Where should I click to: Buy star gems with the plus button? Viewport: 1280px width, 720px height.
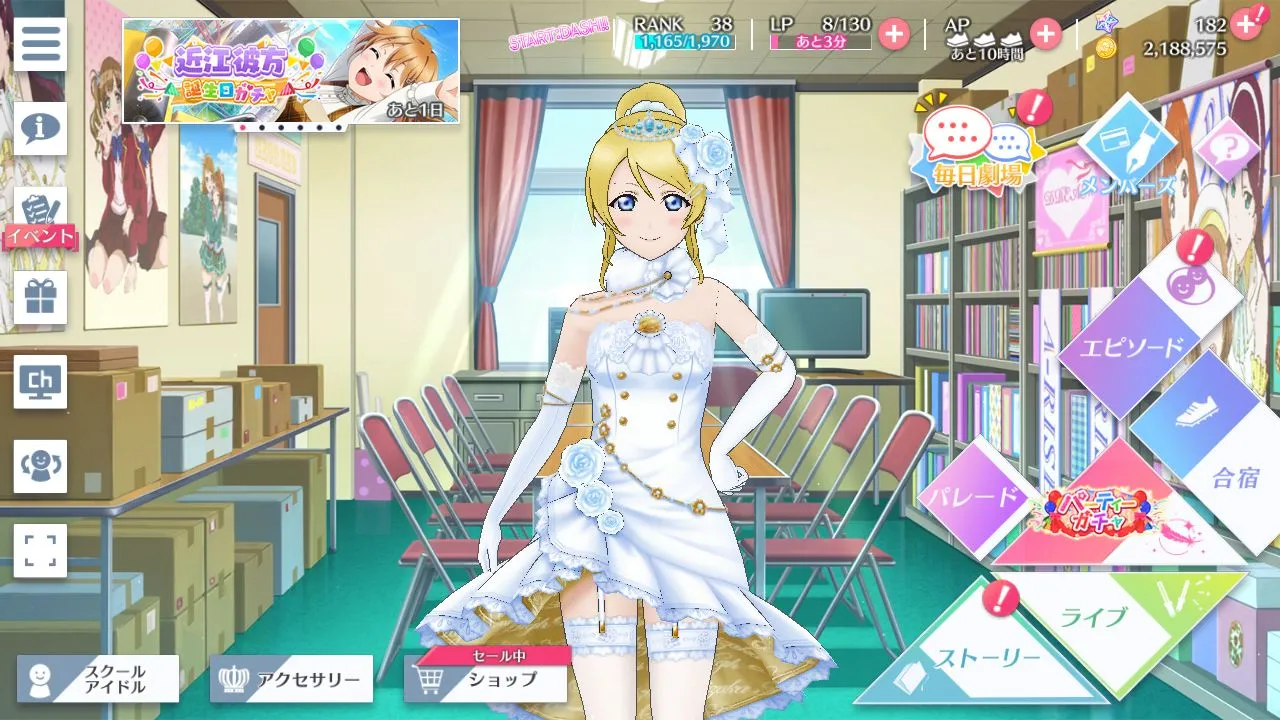pos(1245,24)
